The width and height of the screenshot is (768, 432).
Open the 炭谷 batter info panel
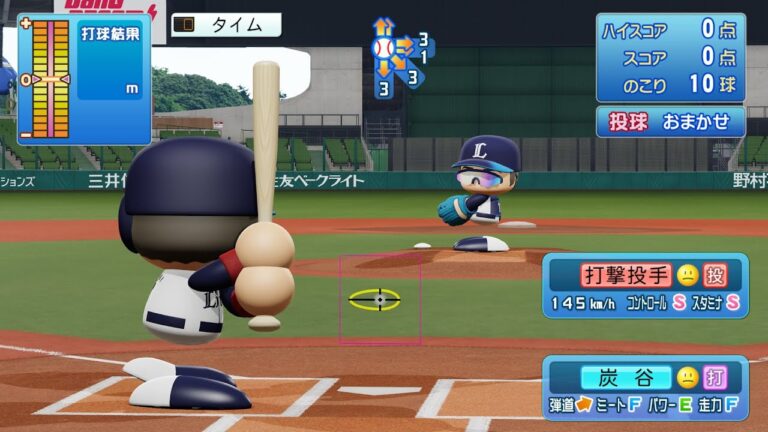645,387
